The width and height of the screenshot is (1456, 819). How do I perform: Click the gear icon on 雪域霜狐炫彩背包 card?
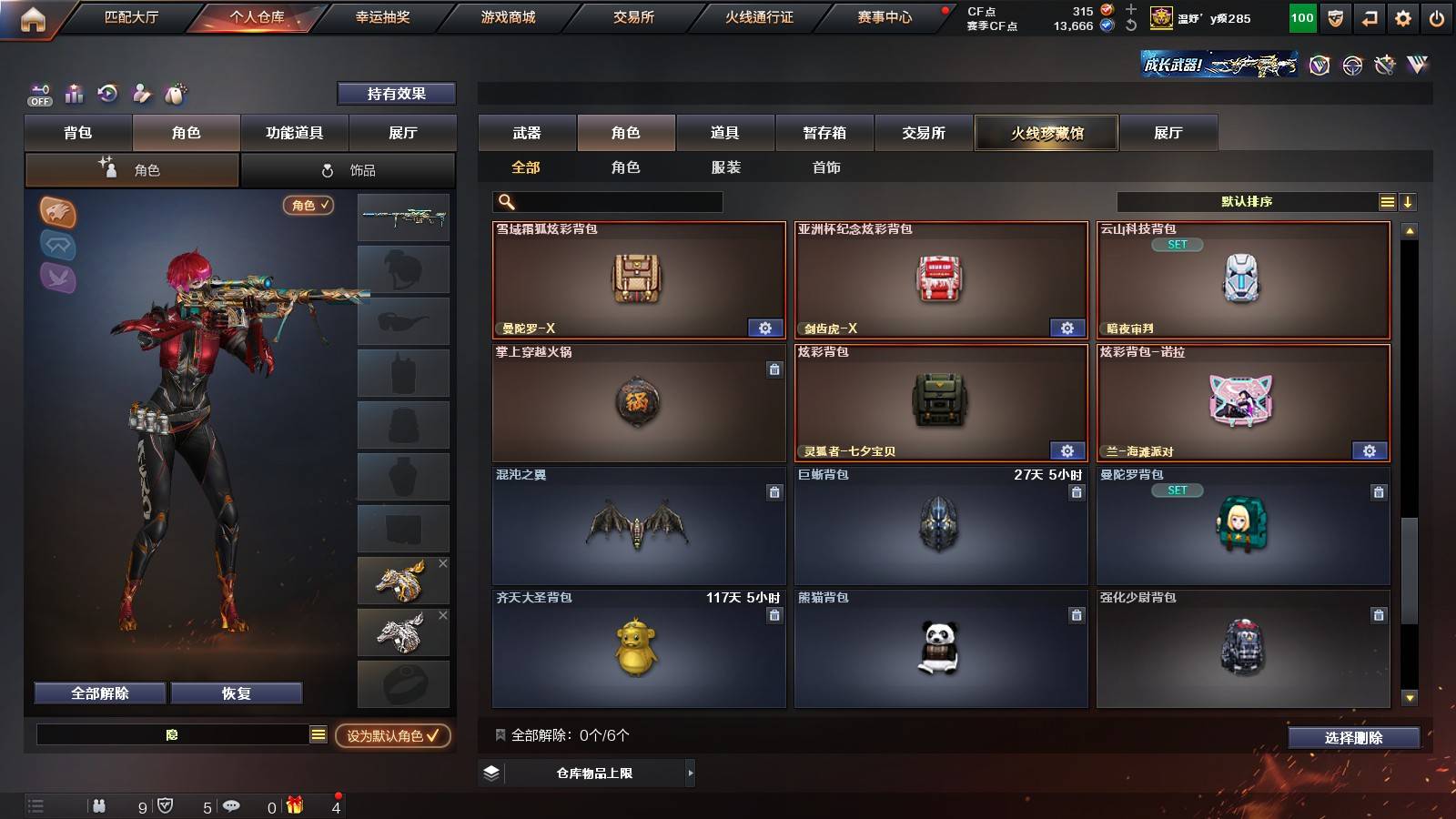coord(767,327)
